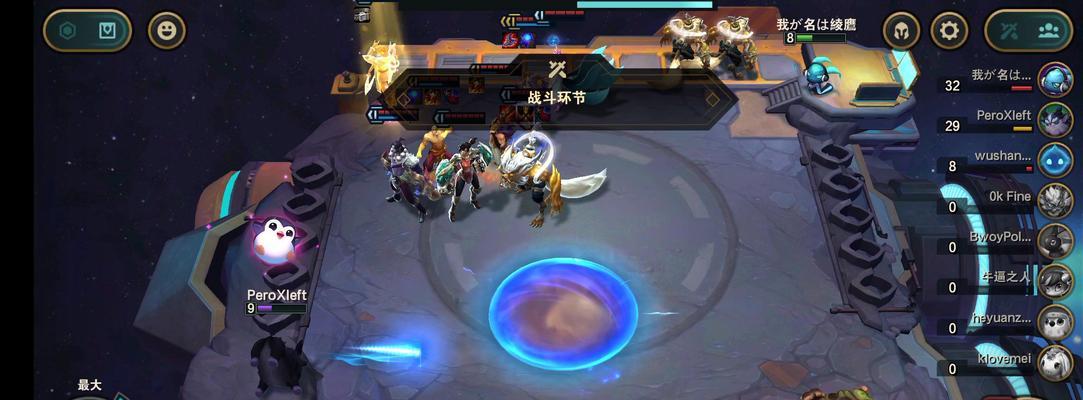
Task: Select BywoyPol player row
Action: (x=1055, y=241)
